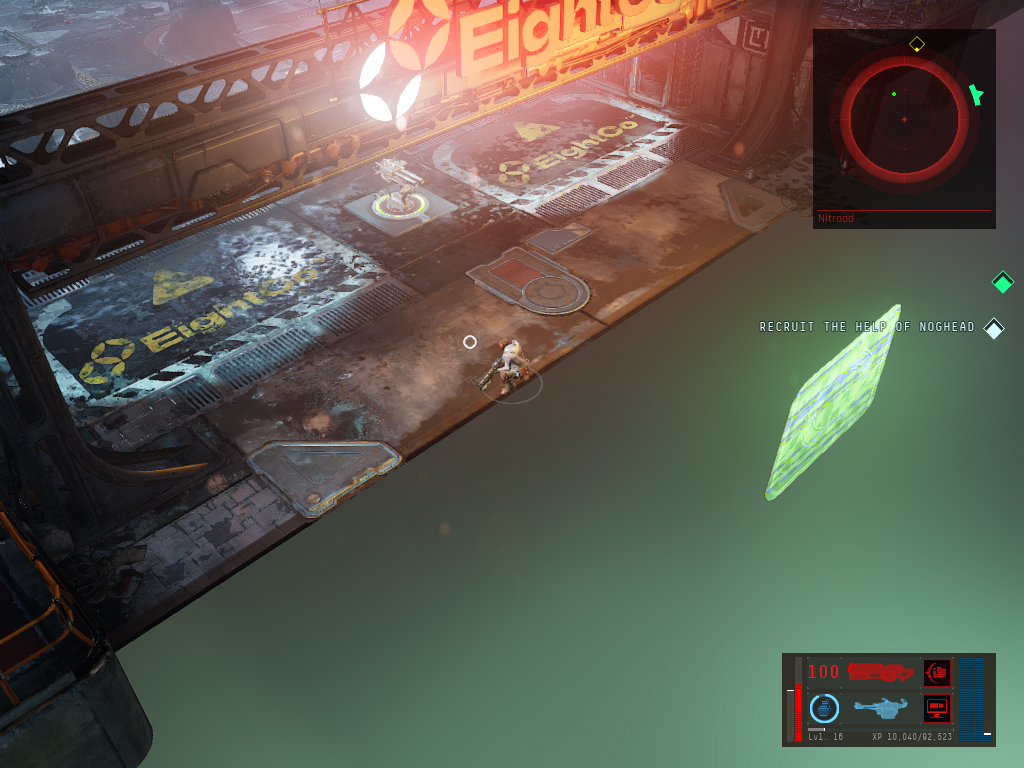Click the green arrow marker on the minimap edge

coord(976,95)
